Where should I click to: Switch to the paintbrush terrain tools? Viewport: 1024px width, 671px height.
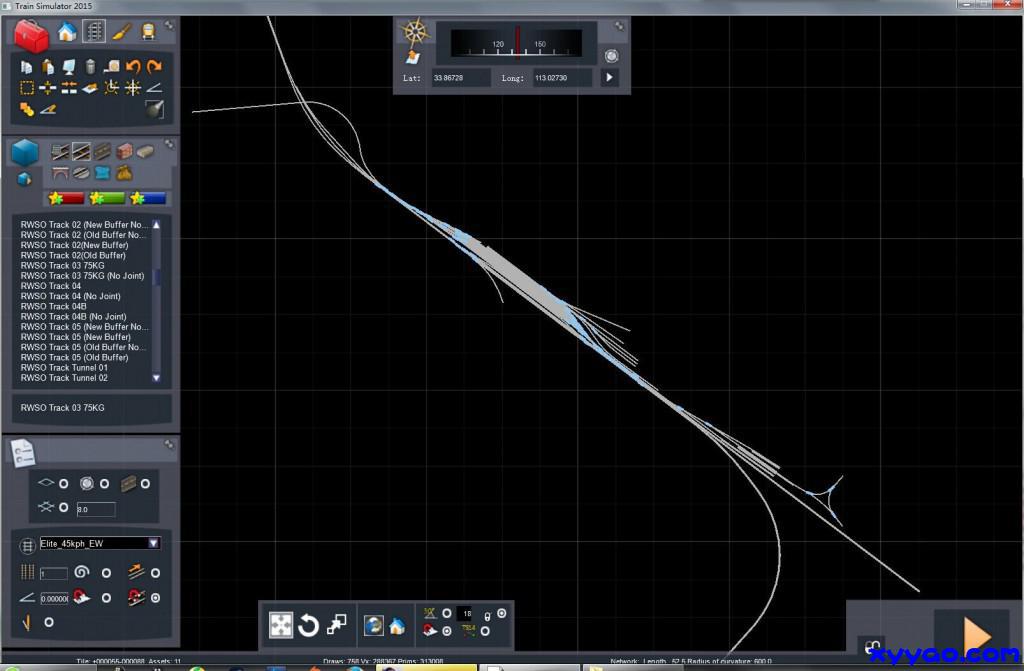(x=121, y=32)
